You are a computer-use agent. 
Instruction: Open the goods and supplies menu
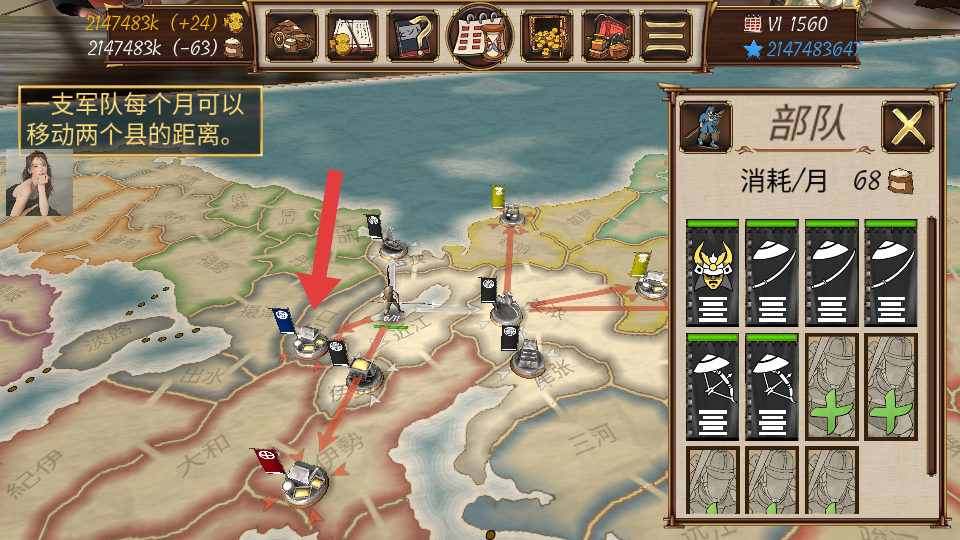coord(291,35)
